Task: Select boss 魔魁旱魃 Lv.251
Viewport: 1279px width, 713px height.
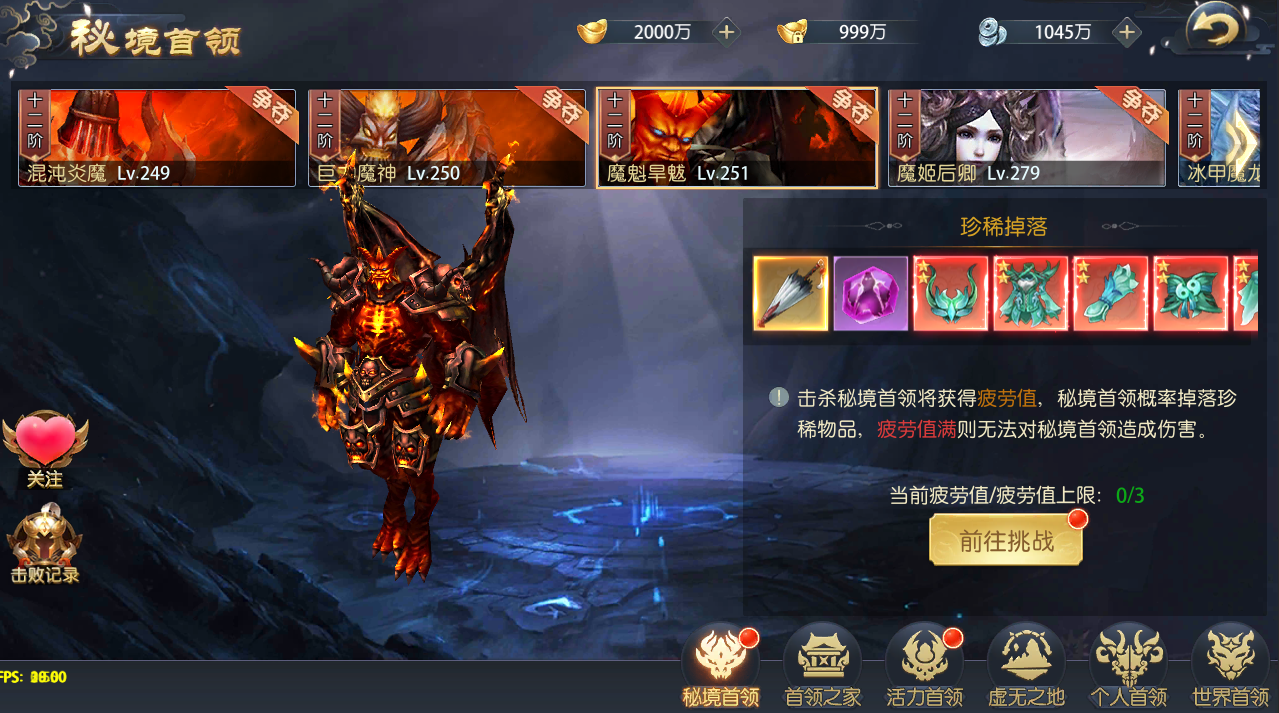Action: tap(737, 137)
